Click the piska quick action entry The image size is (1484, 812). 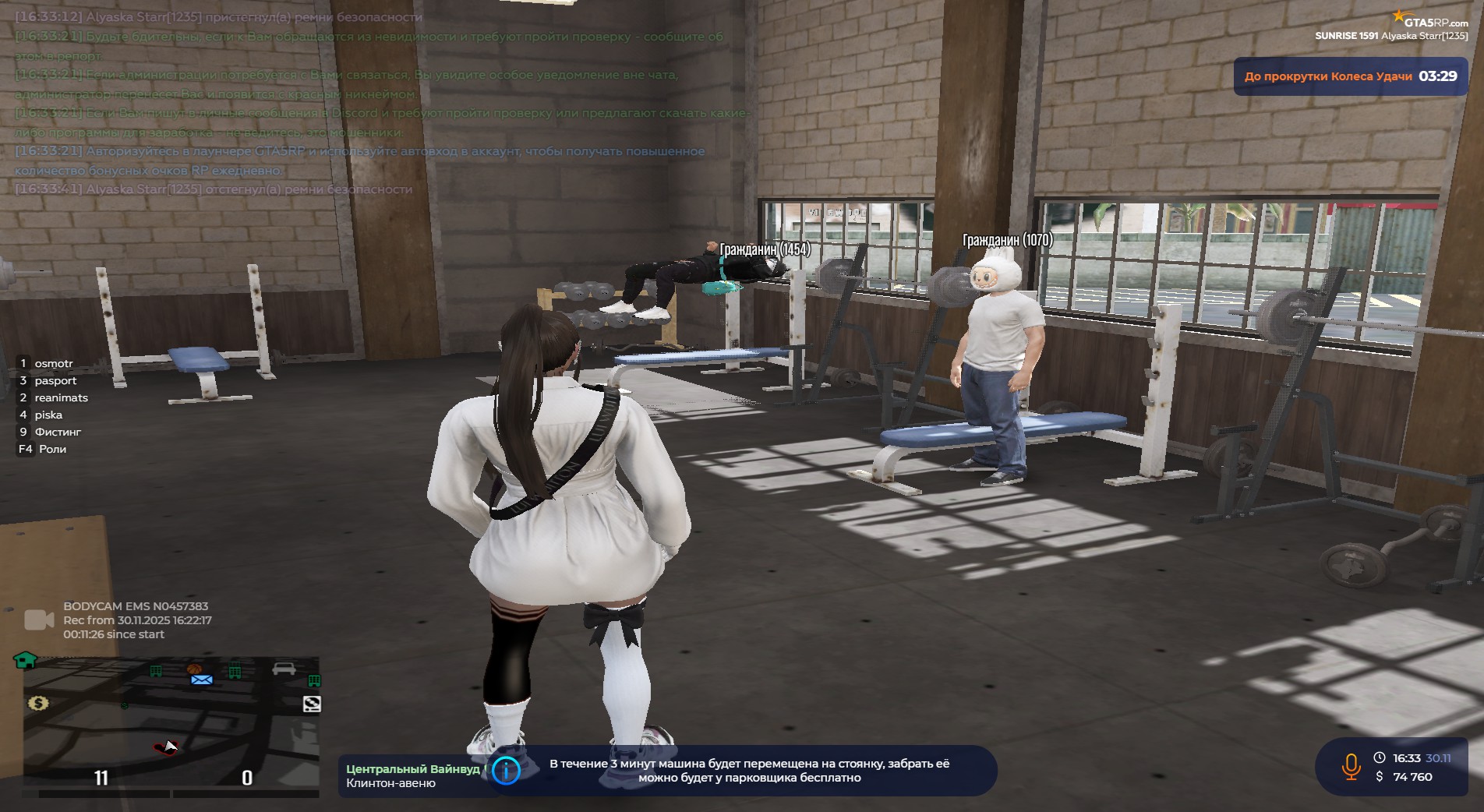click(x=48, y=415)
